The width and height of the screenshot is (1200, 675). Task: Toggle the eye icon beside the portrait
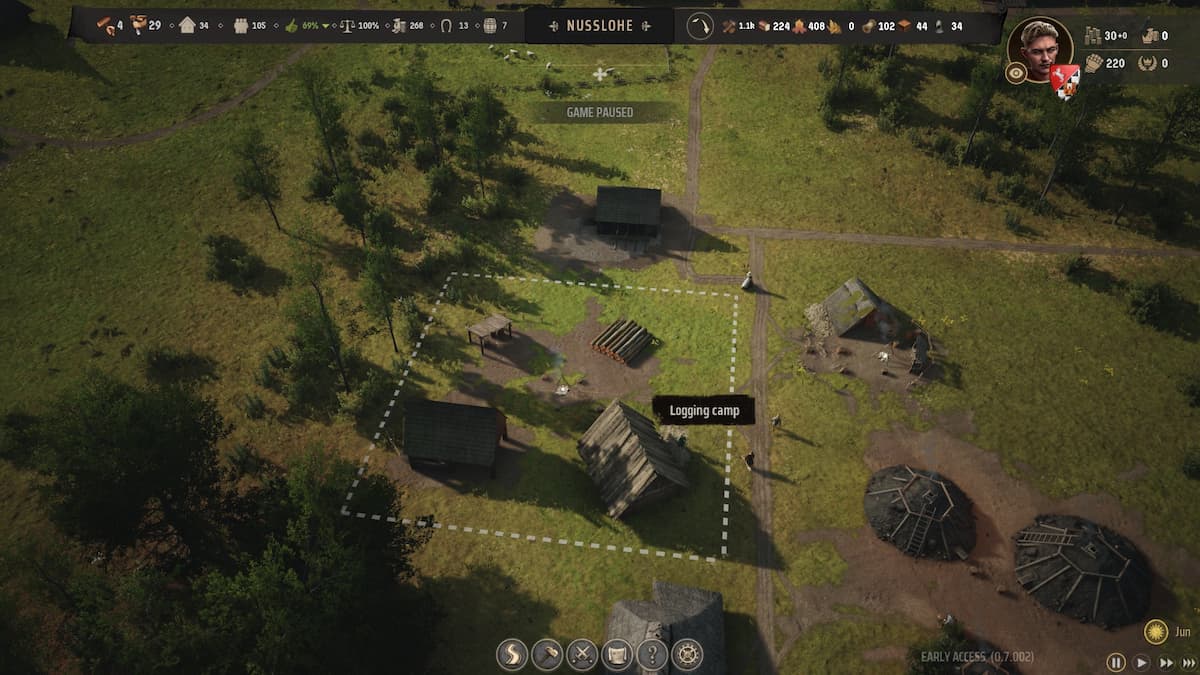(x=1016, y=73)
